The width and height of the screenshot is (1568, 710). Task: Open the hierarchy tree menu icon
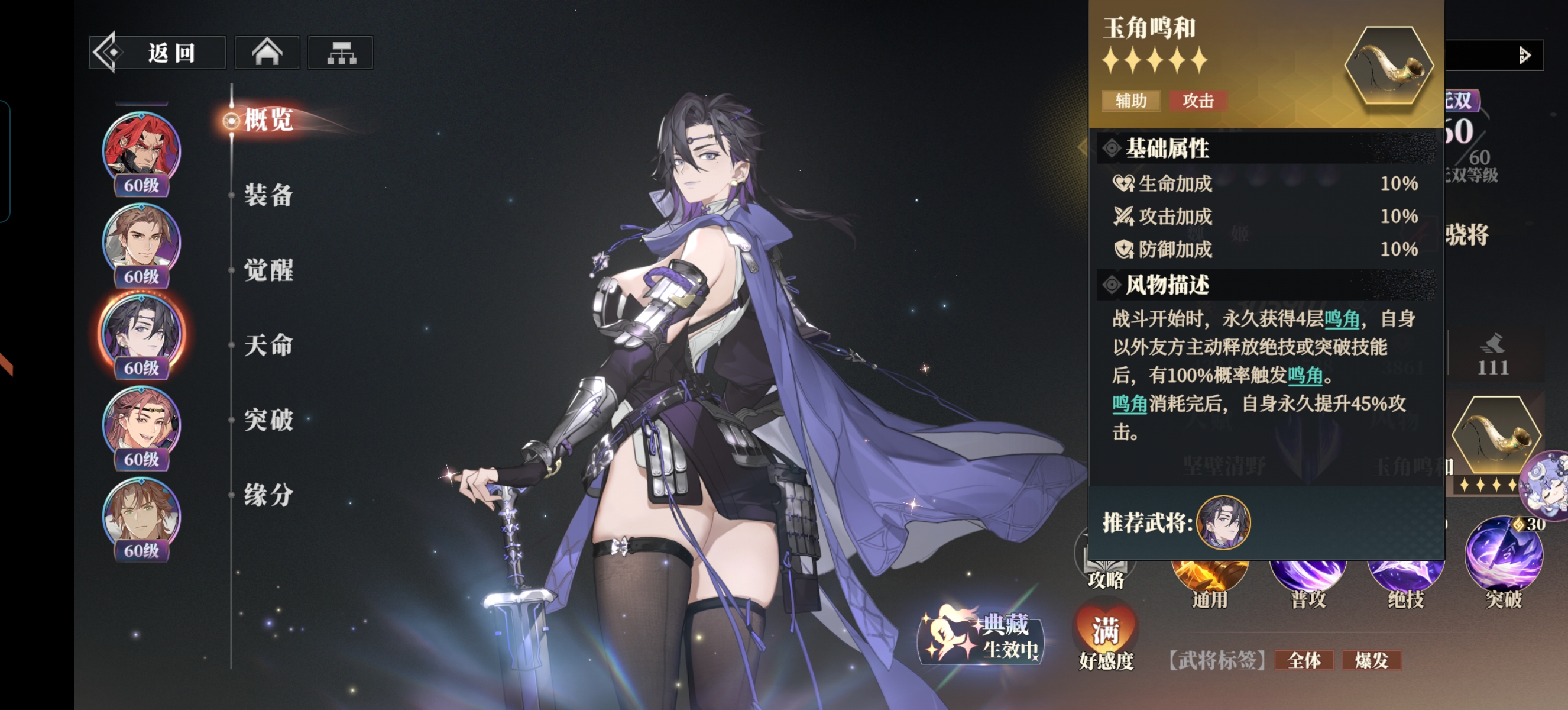pyautogui.click(x=341, y=53)
